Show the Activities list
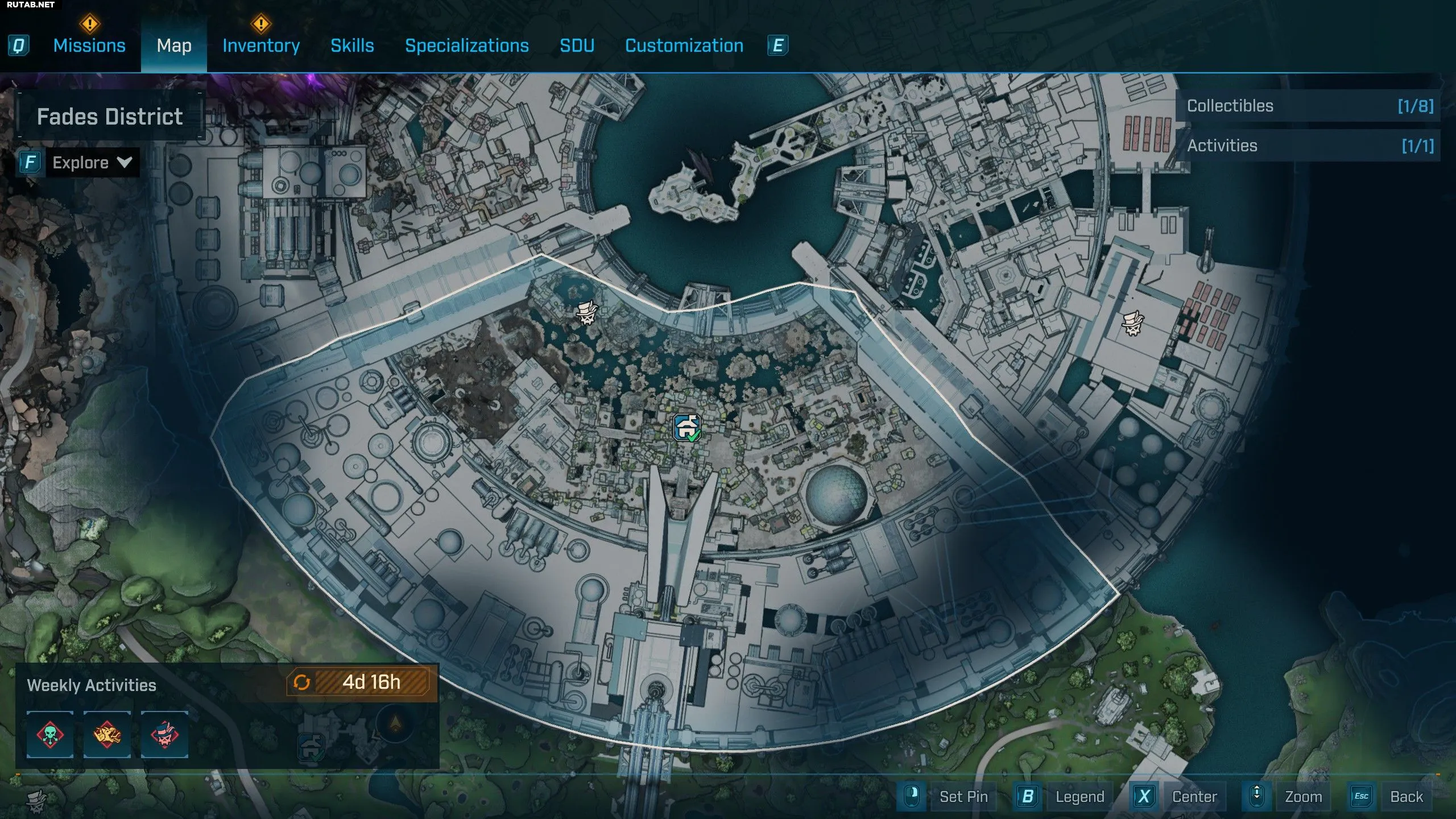 click(1308, 146)
